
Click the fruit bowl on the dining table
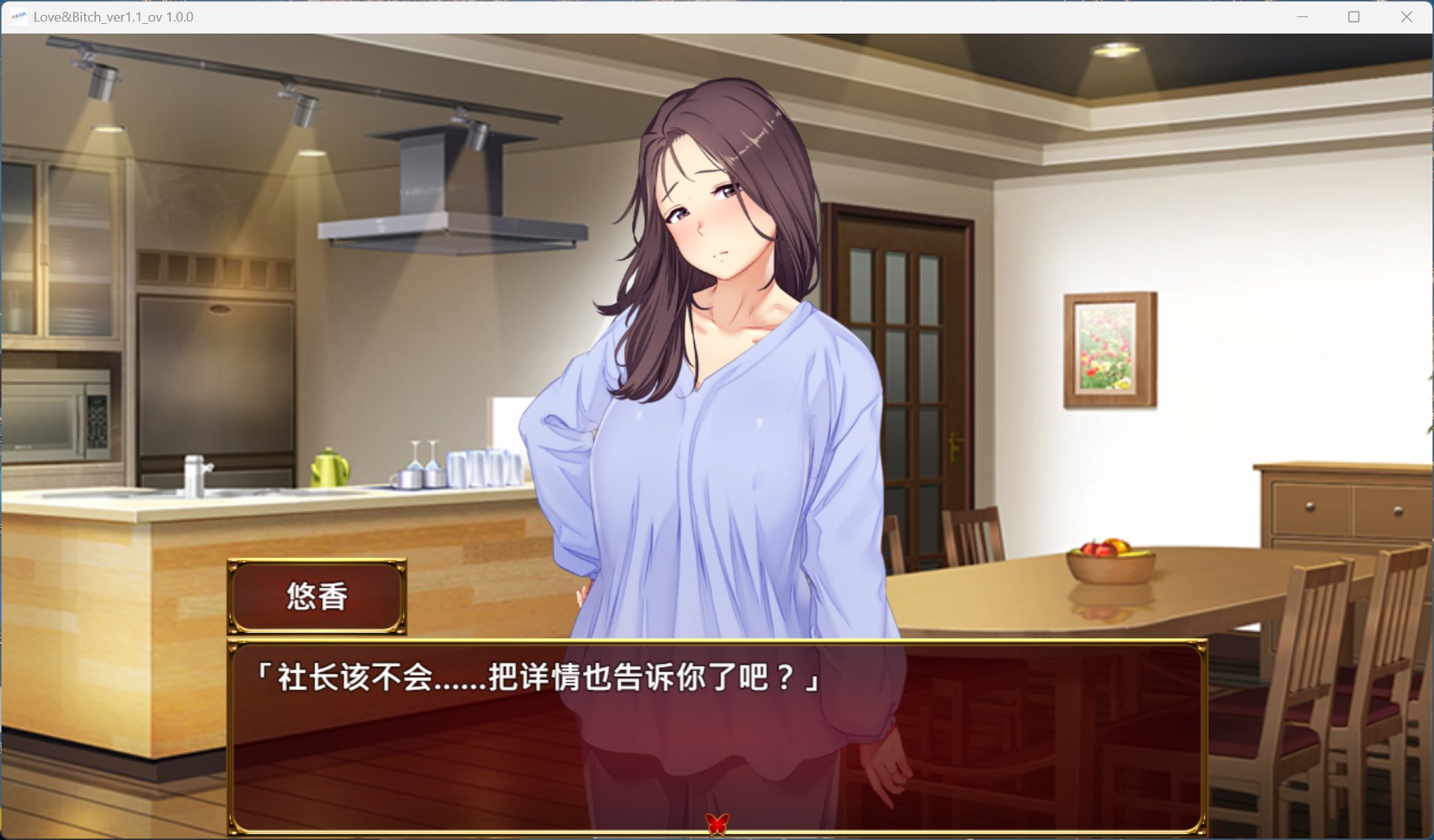coord(1111,560)
